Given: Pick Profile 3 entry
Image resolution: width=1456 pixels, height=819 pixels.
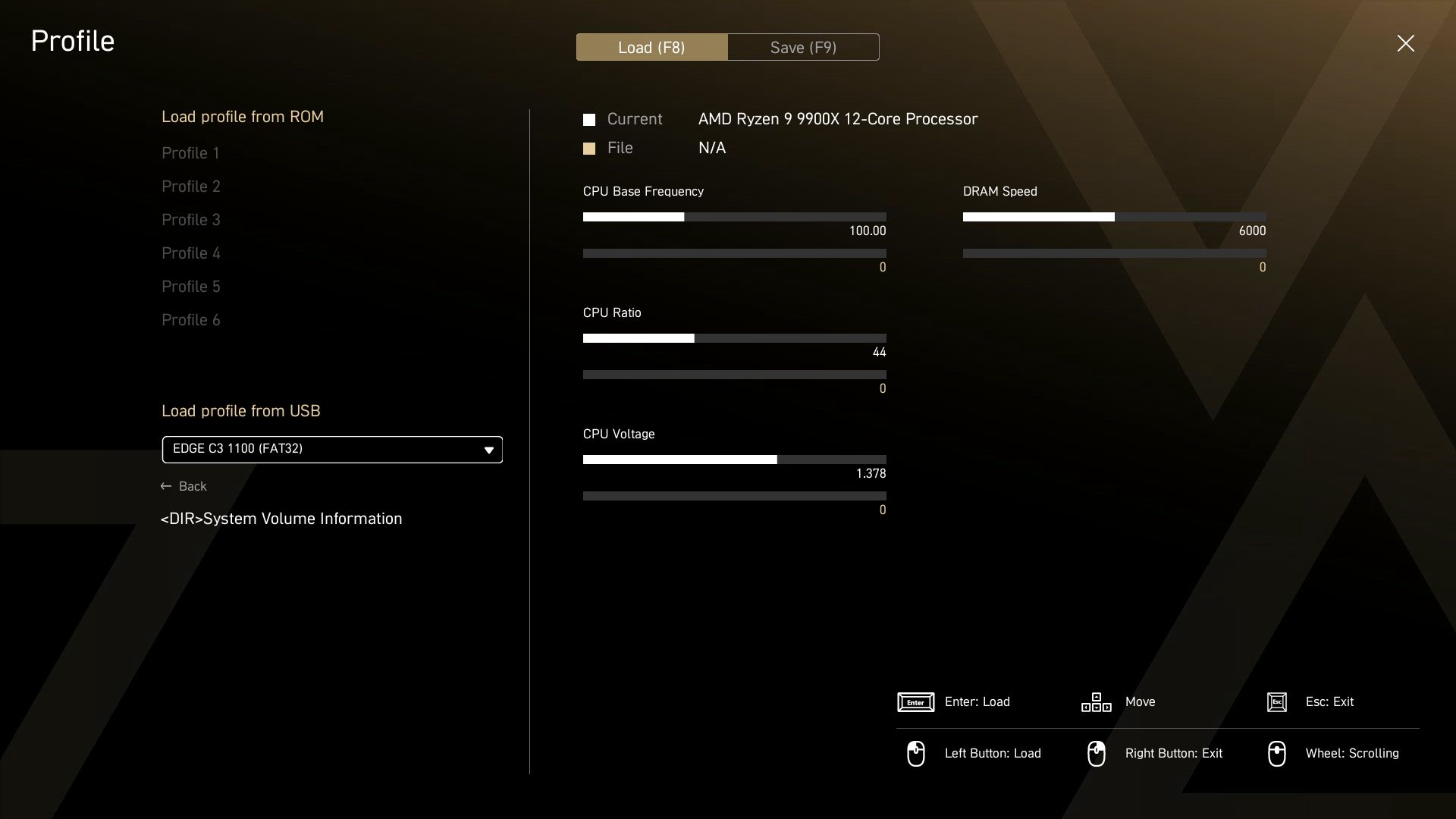Looking at the screenshot, I should tap(191, 220).
